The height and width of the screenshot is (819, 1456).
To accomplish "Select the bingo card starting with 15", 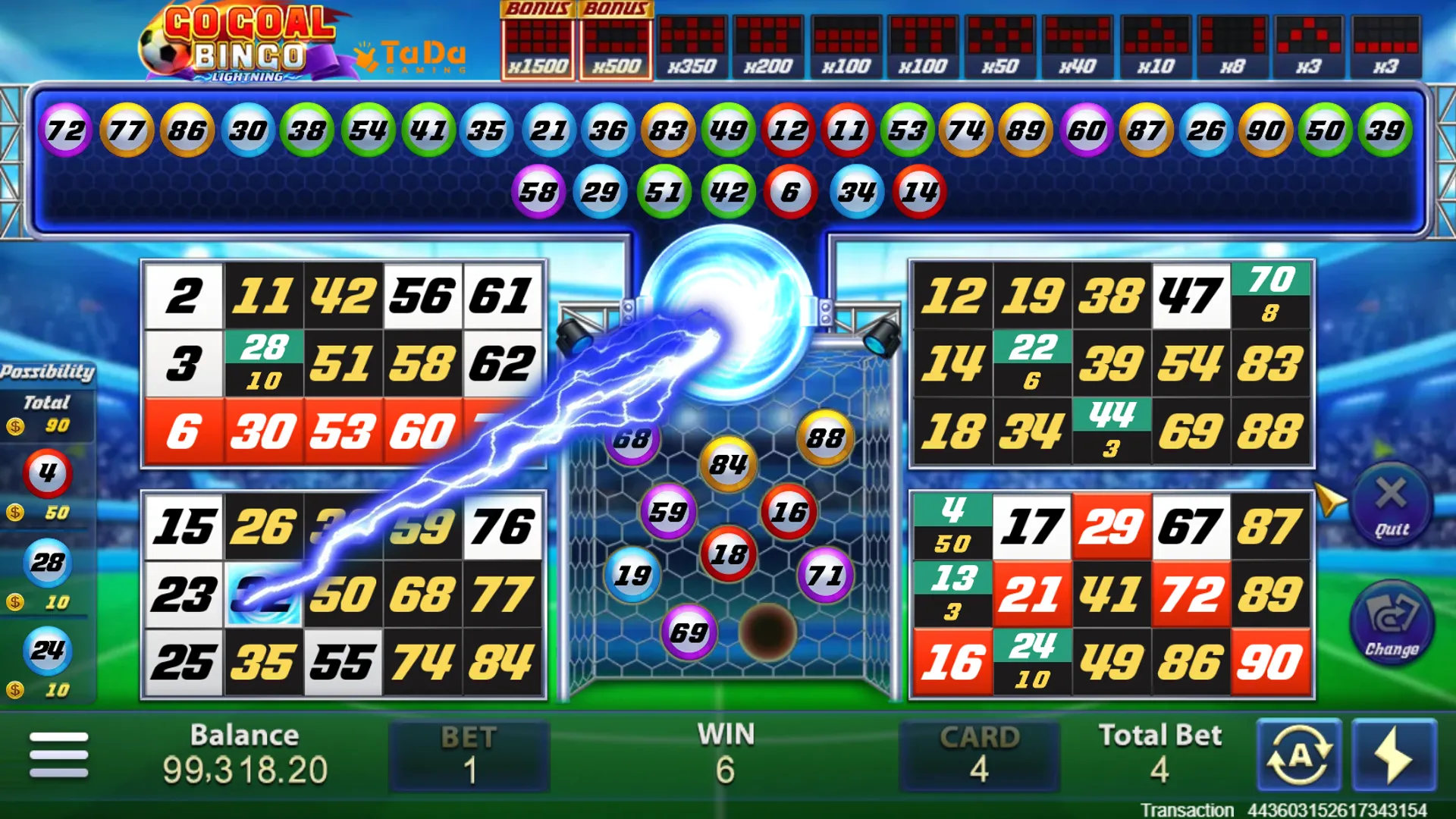I will click(344, 595).
